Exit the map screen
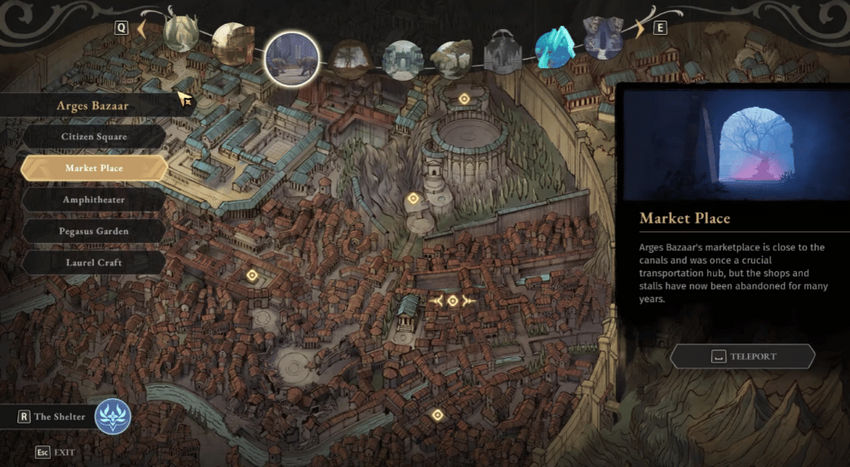This screenshot has width=850, height=467. pyautogui.click(x=56, y=452)
